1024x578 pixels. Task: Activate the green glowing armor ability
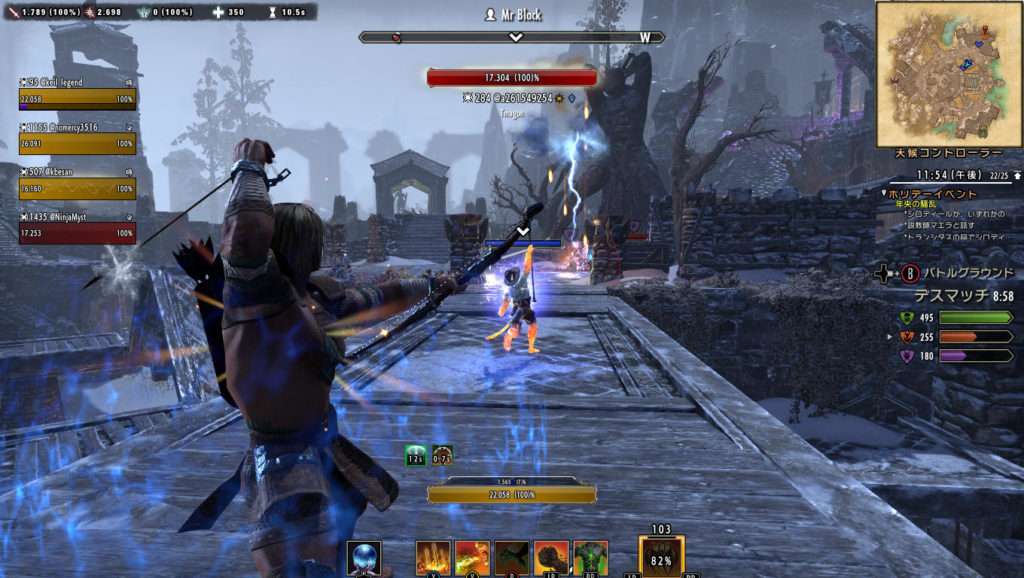pyautogui.click(x=591, y=557)
